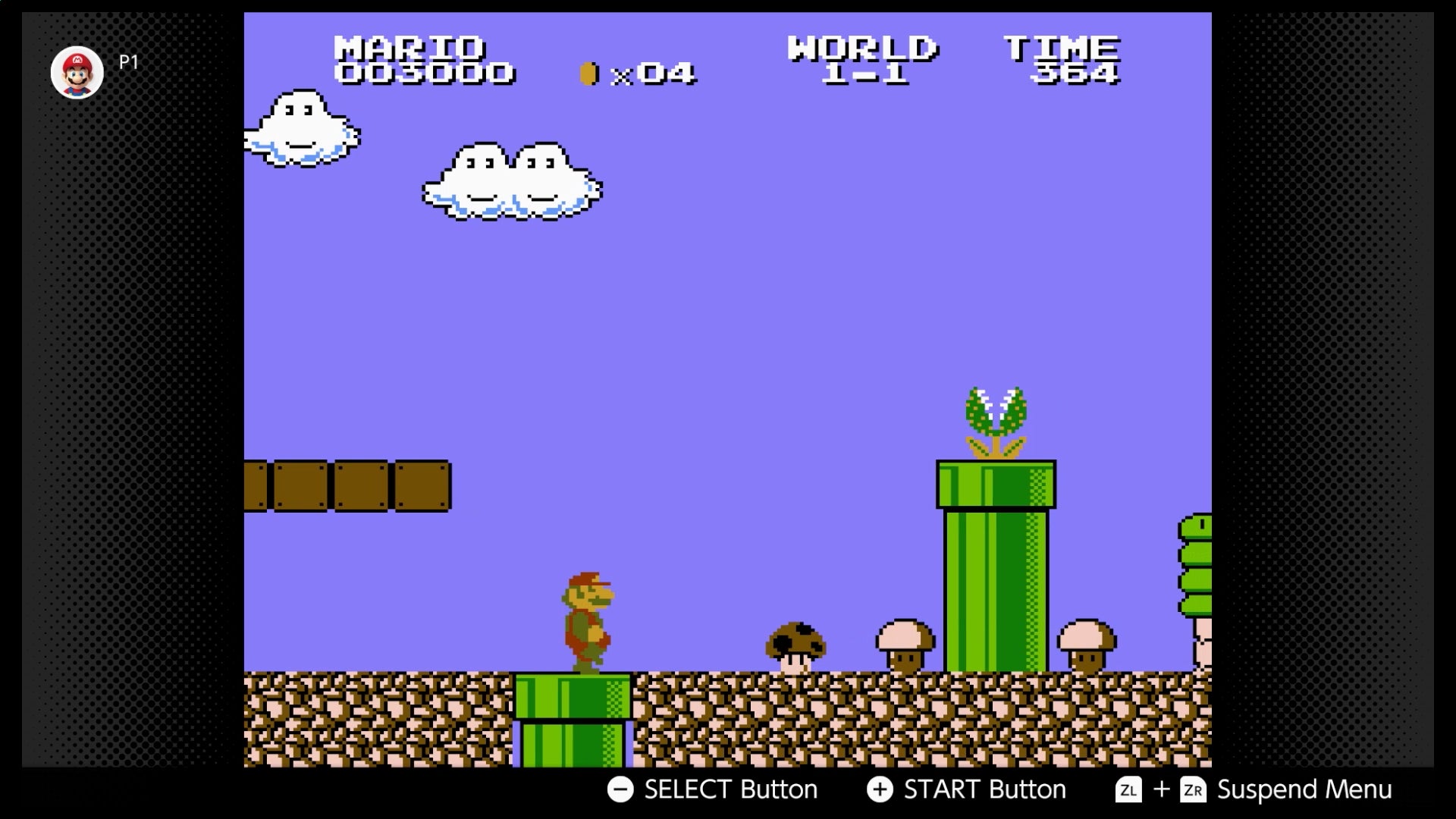Select the WORLD 1-1 HUD label

click(861, 61)
